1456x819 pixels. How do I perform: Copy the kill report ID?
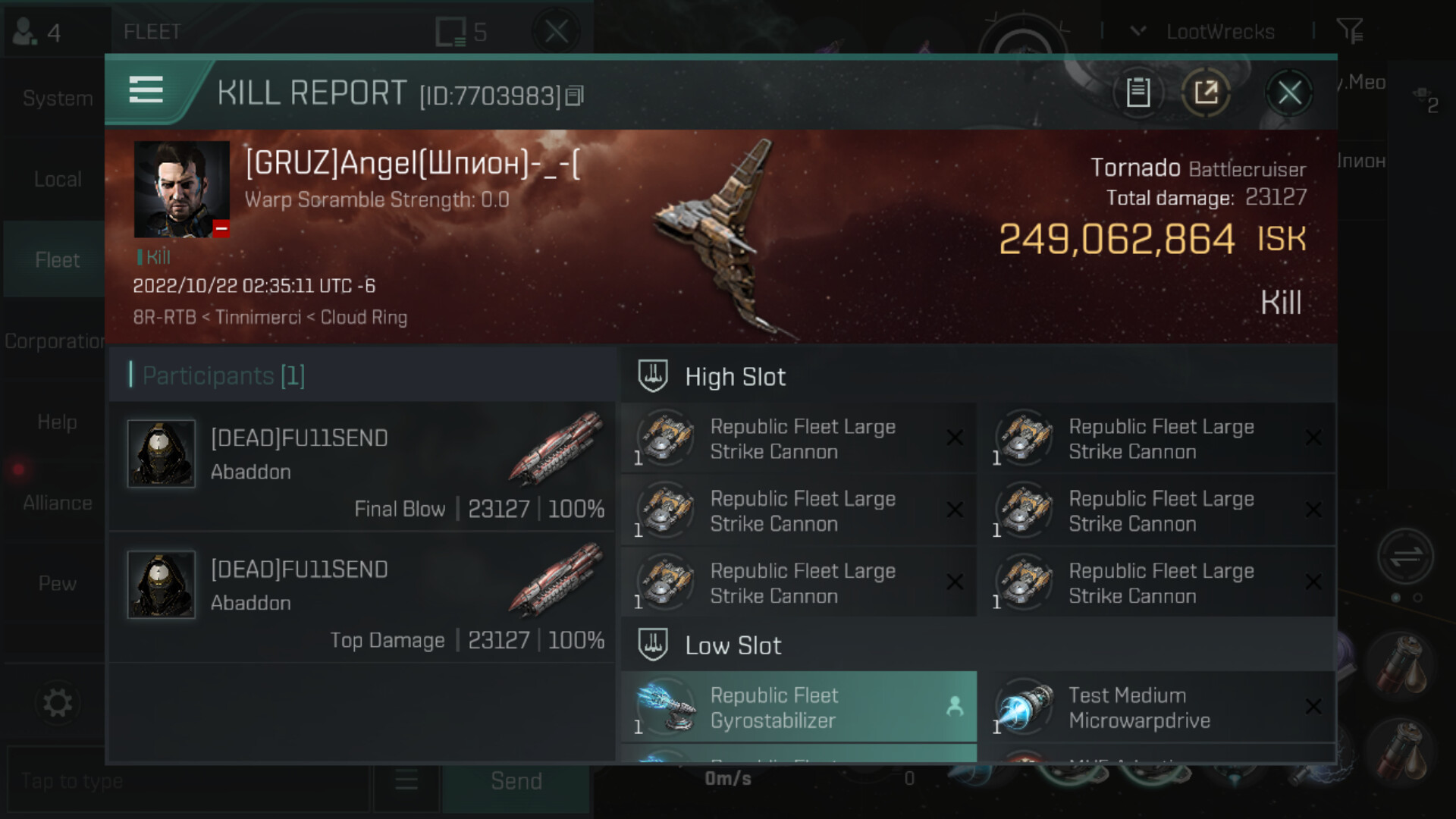(575, 96)
